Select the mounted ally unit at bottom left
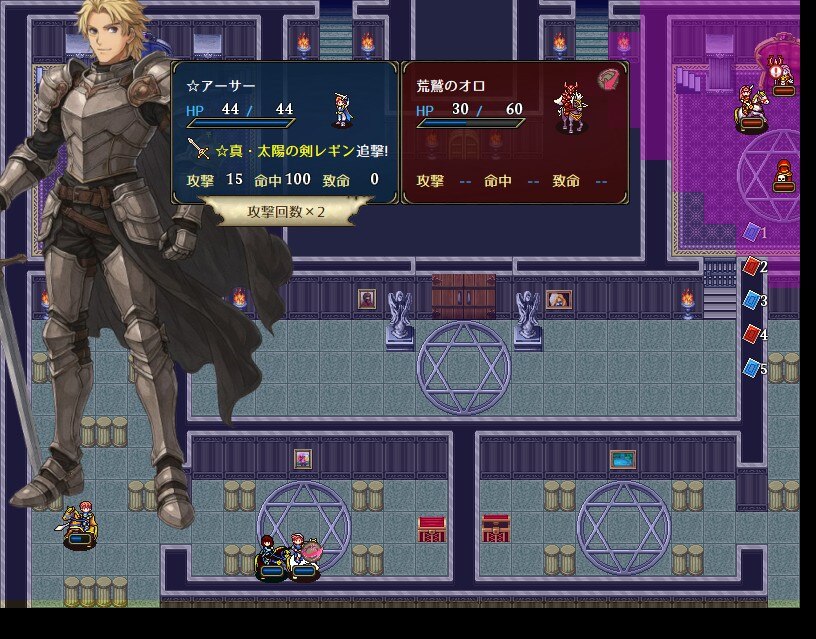This screenshot has height=639, width=816. 80,525
